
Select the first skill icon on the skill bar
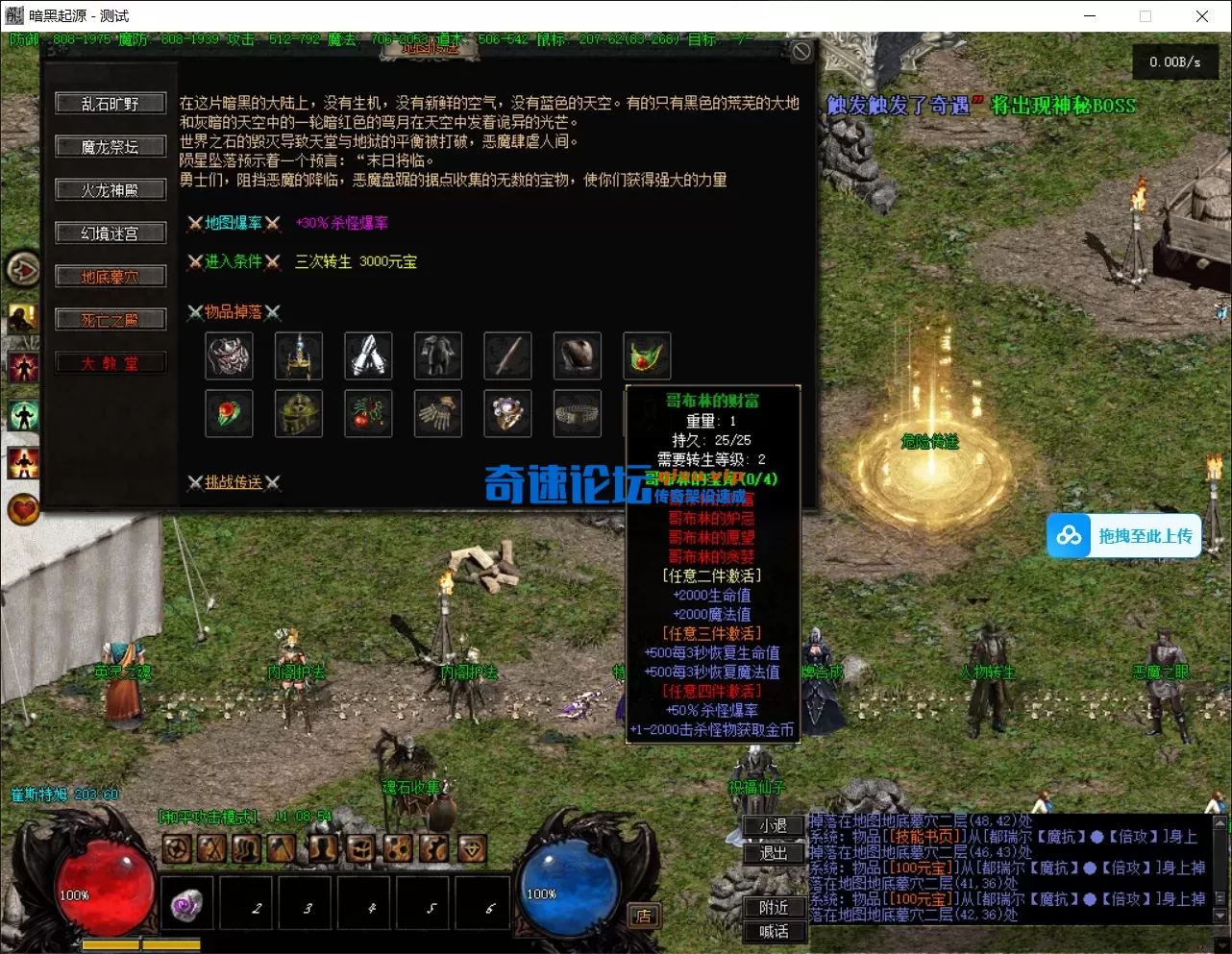point(176,849)
